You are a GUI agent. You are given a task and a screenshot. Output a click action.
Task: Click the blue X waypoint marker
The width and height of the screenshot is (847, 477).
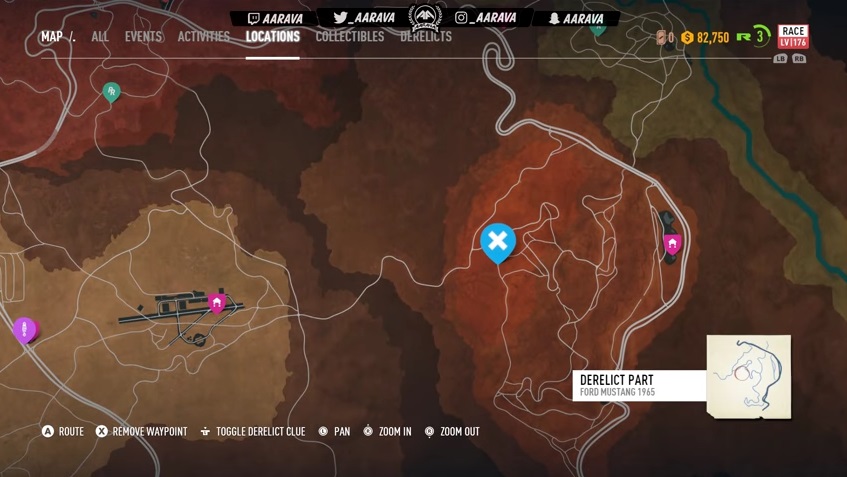pyautogui.click(x=498, y=242)
